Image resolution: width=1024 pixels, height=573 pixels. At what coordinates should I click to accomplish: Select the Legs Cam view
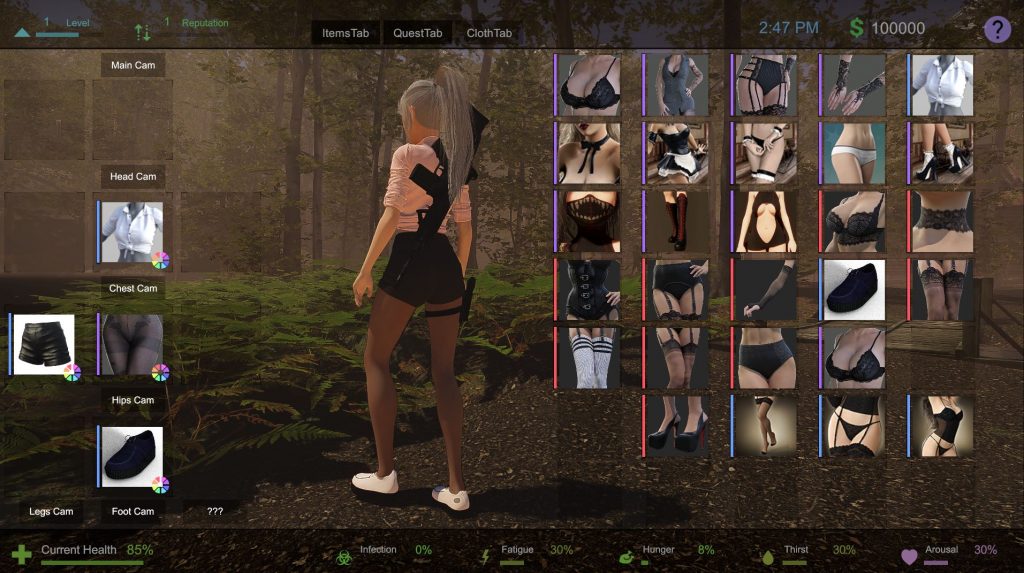click(x=51, y=512)
